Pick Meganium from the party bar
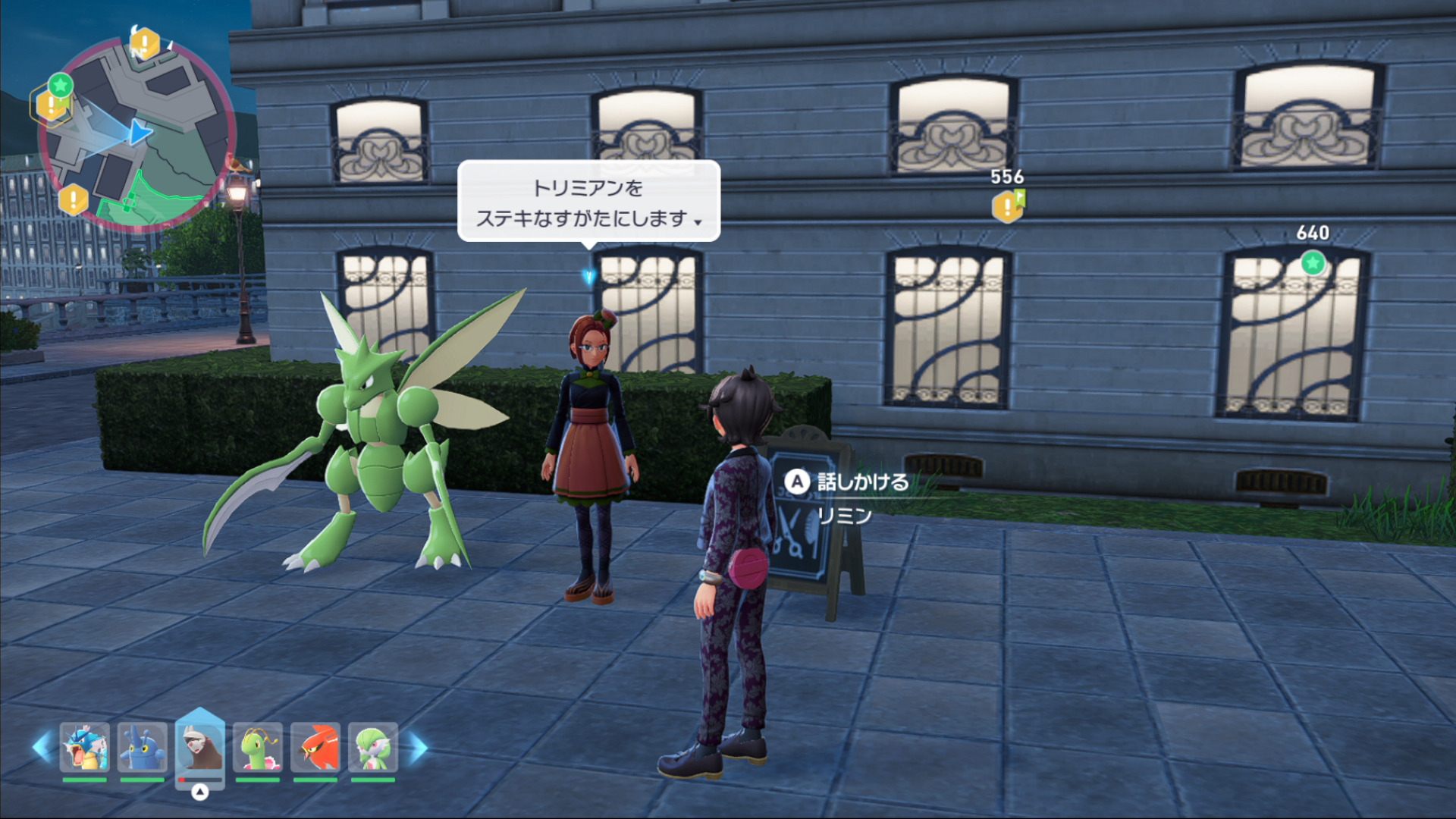Screen dimensions: 1456x819 coord(258,747)
